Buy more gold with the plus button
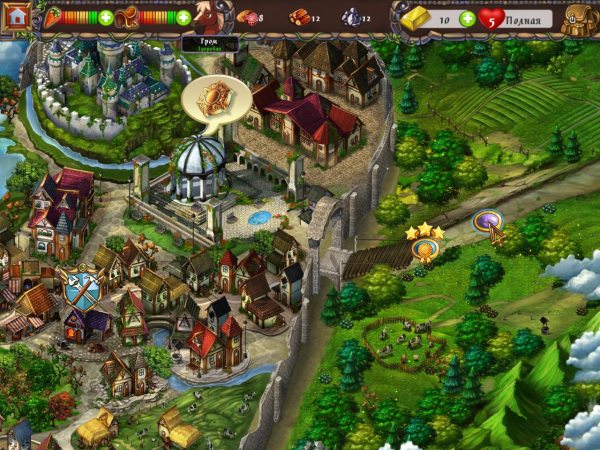 469,18
